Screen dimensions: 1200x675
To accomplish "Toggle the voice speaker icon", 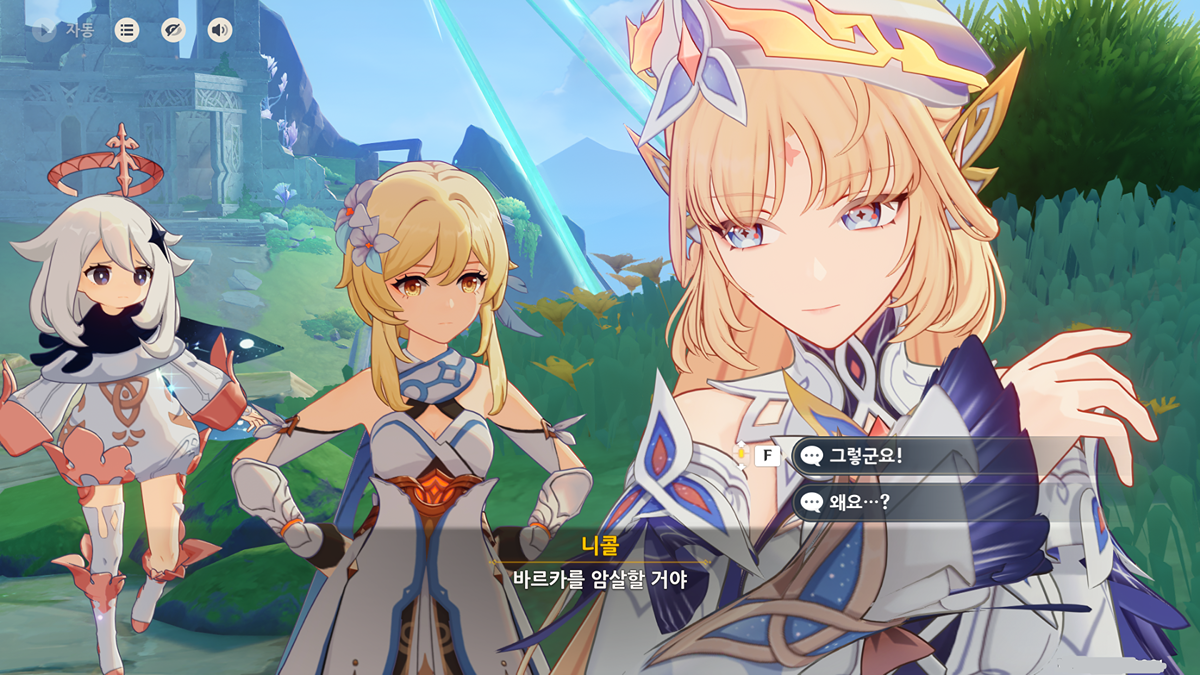I will tap(219, 30).
